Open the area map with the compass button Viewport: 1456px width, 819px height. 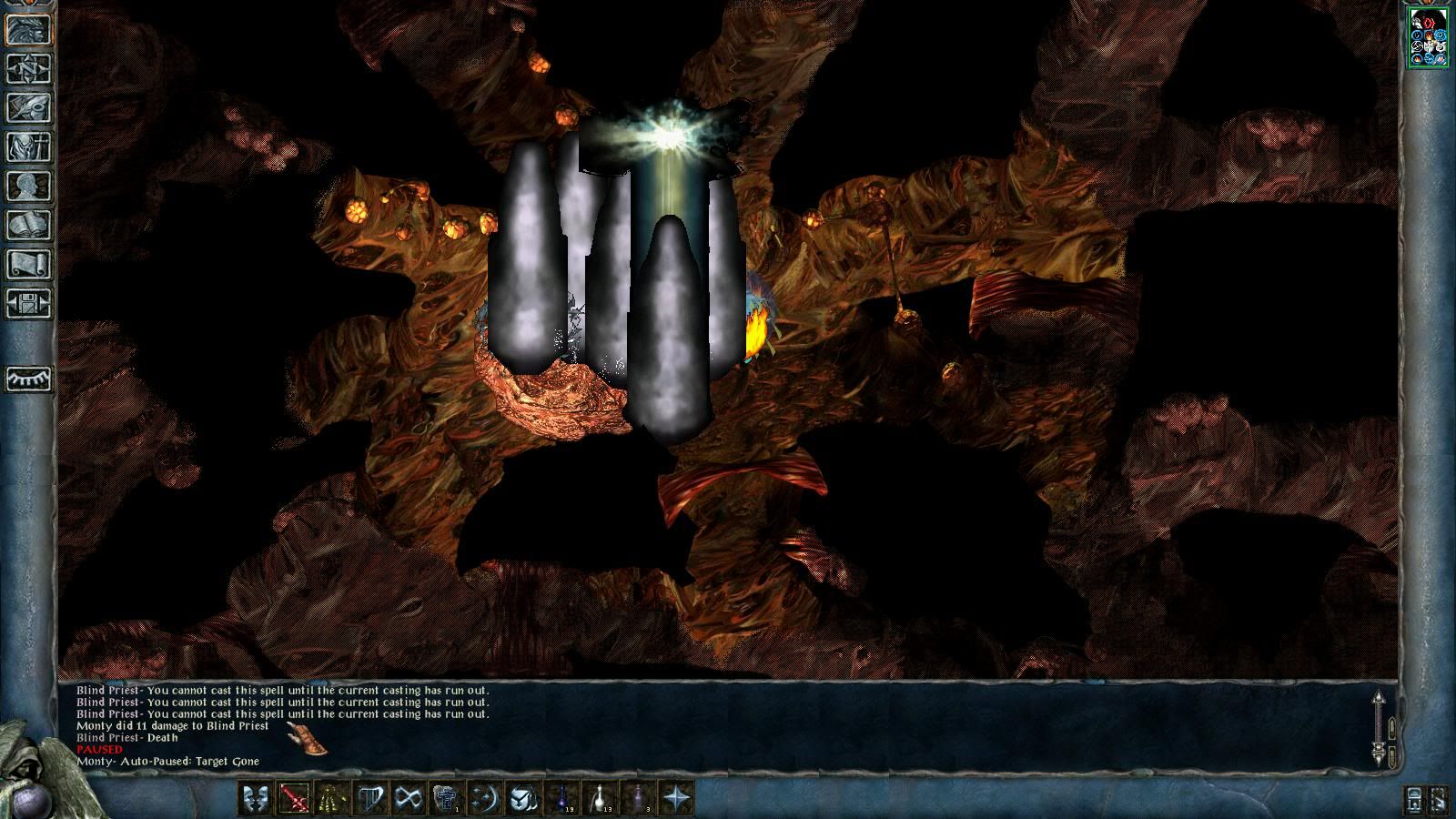[29, 69]
